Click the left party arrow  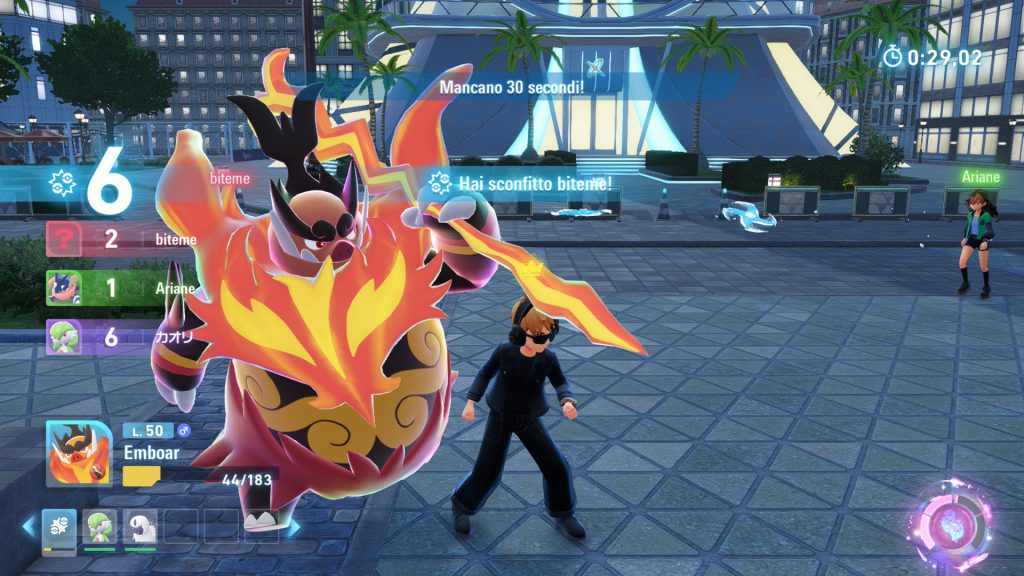click(30, 525)
